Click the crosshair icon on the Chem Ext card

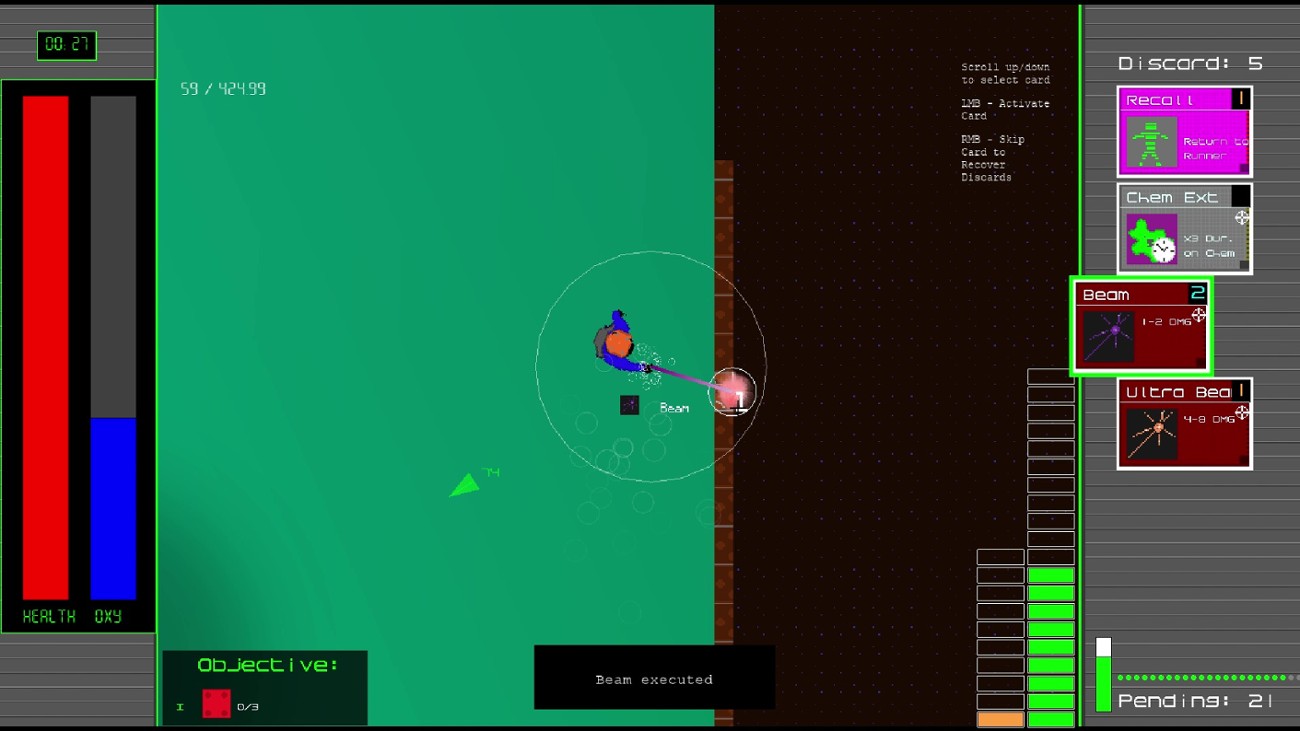[x=1240, y=215]
